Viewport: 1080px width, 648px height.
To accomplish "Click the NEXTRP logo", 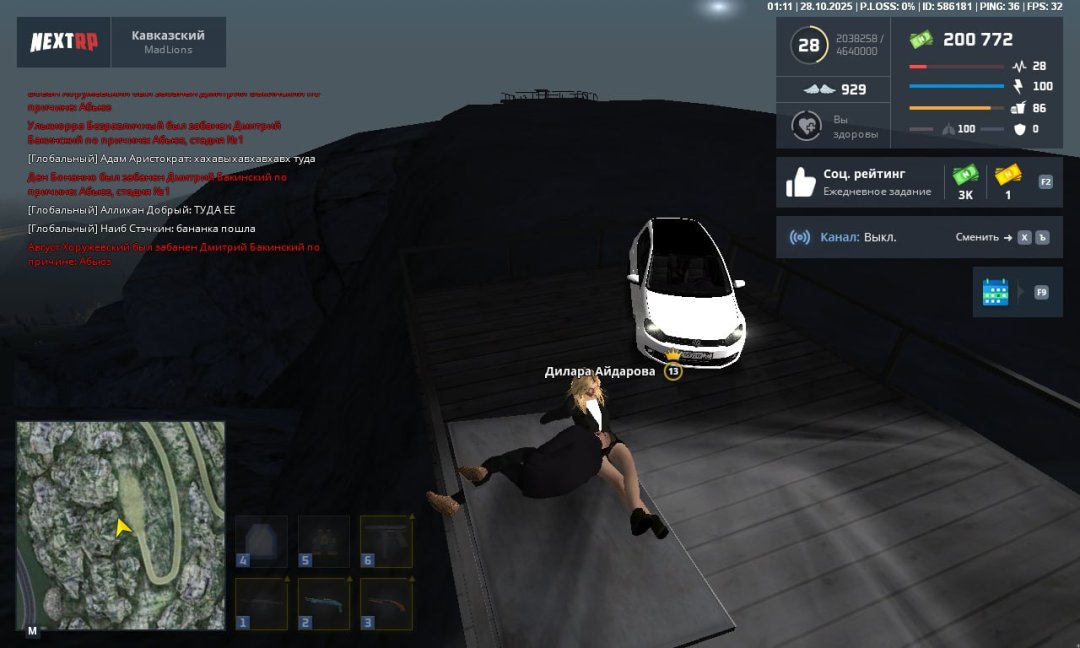I will (x=62, y=42).
